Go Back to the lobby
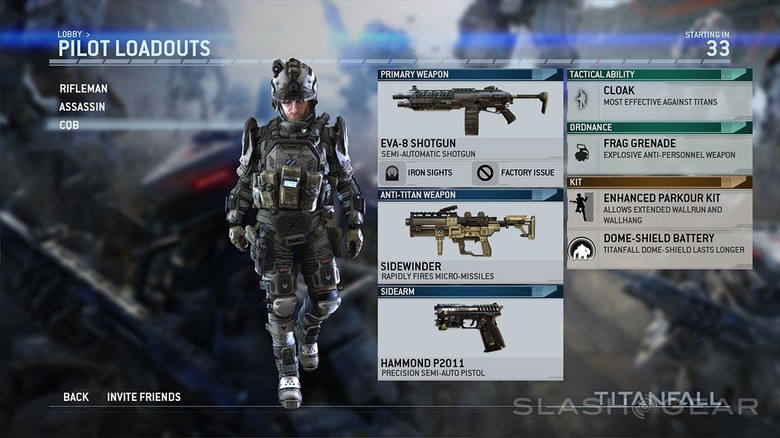Image resolution: width=780 pixels, height=438 pixels. point(76,397)
